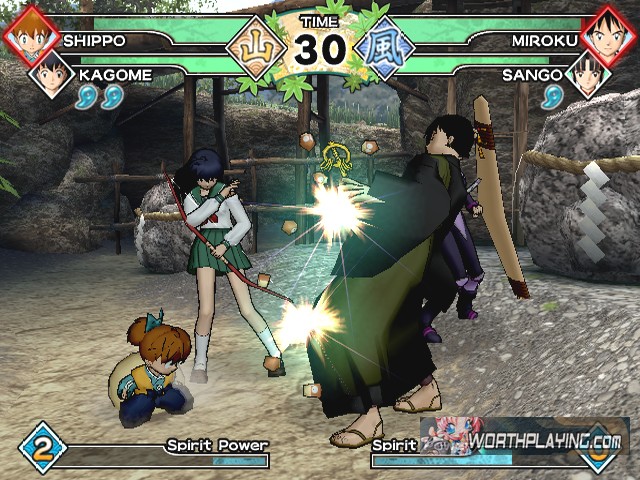Click the mountain kanji emblem
The height and width of the screenshot is (480, 640).
click(253, 49)
